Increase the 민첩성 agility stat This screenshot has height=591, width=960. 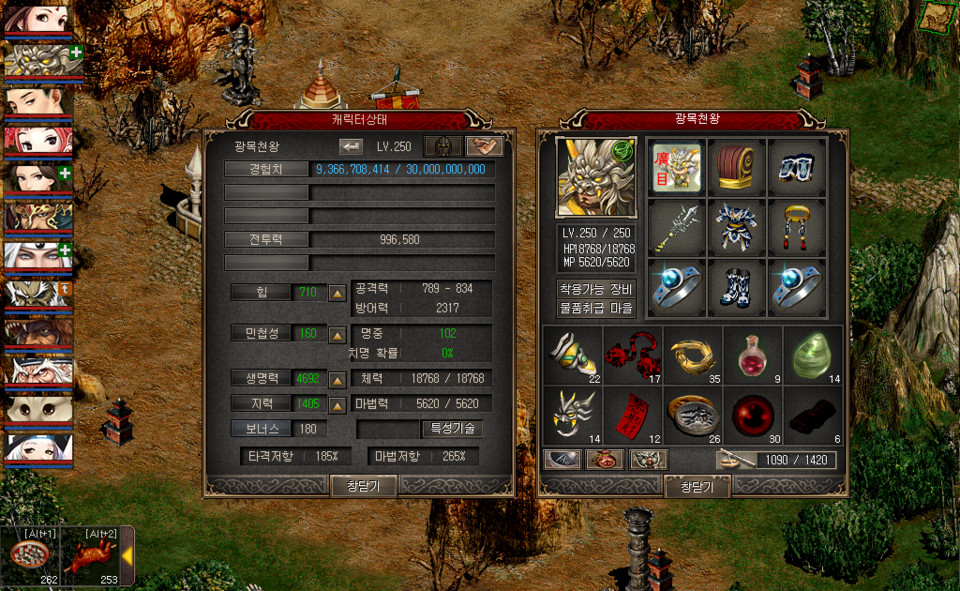coord(338,333)
